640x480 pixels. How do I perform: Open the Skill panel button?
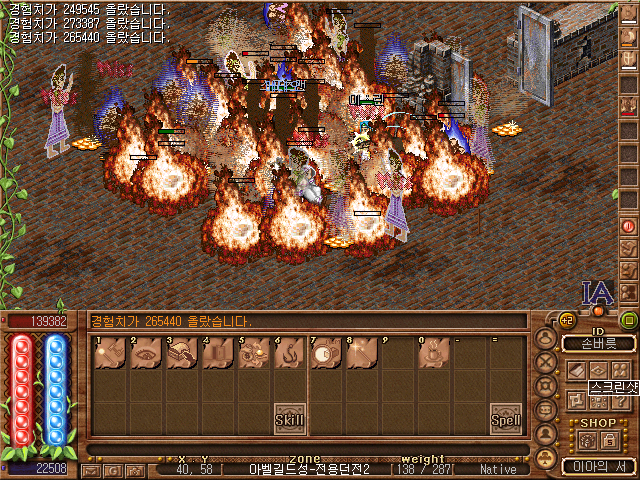289,420
